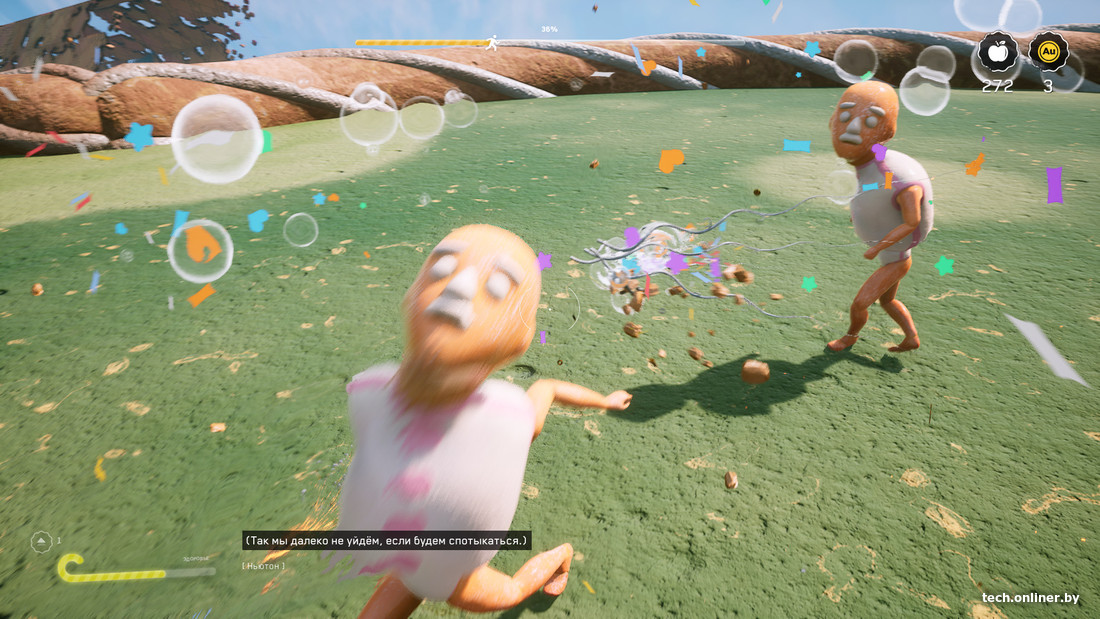Click the running figure progress marker

[491, 43]
